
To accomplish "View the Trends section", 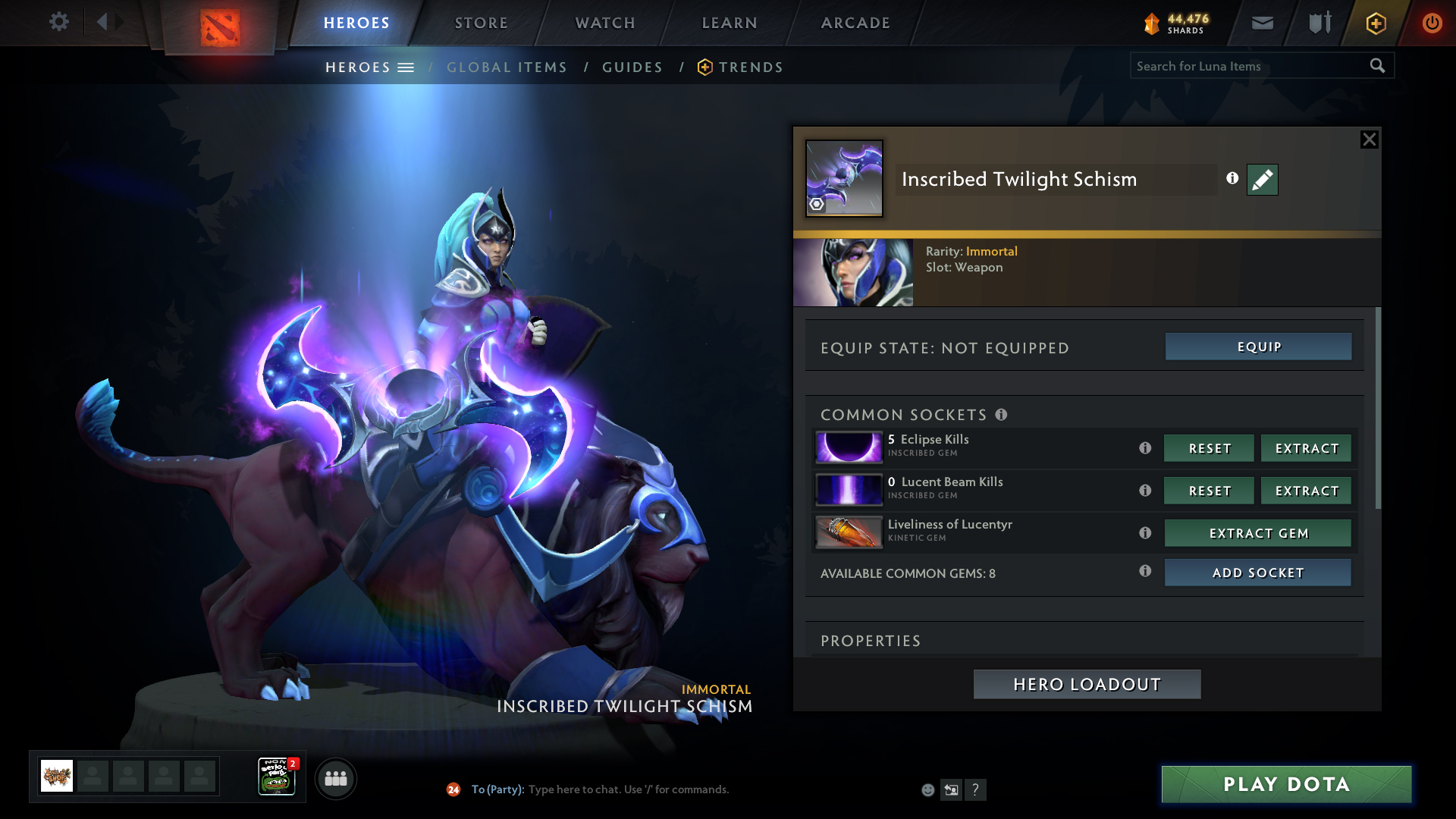I will (749, 67).
